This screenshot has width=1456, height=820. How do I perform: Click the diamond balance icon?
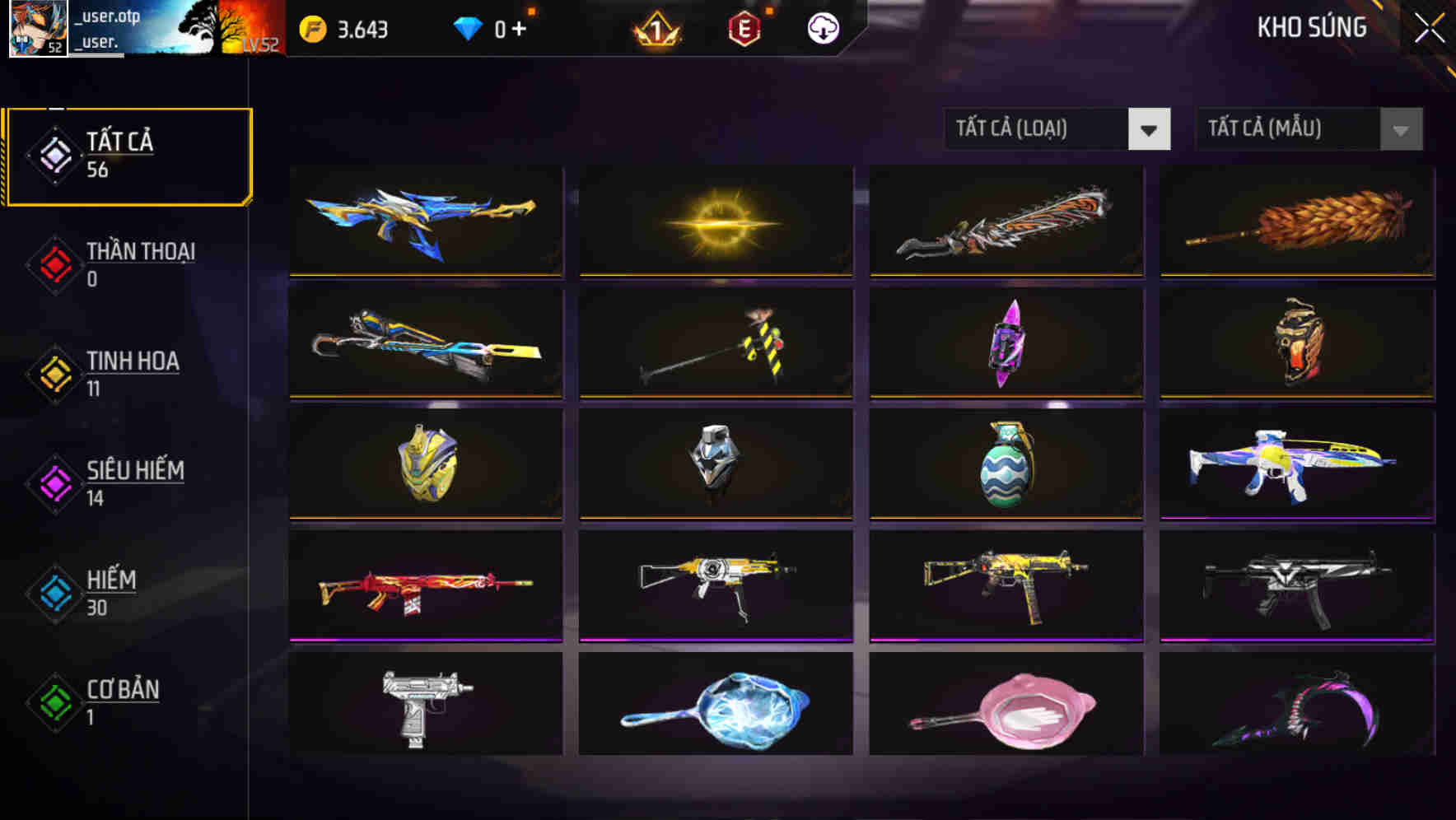[466, 27]
